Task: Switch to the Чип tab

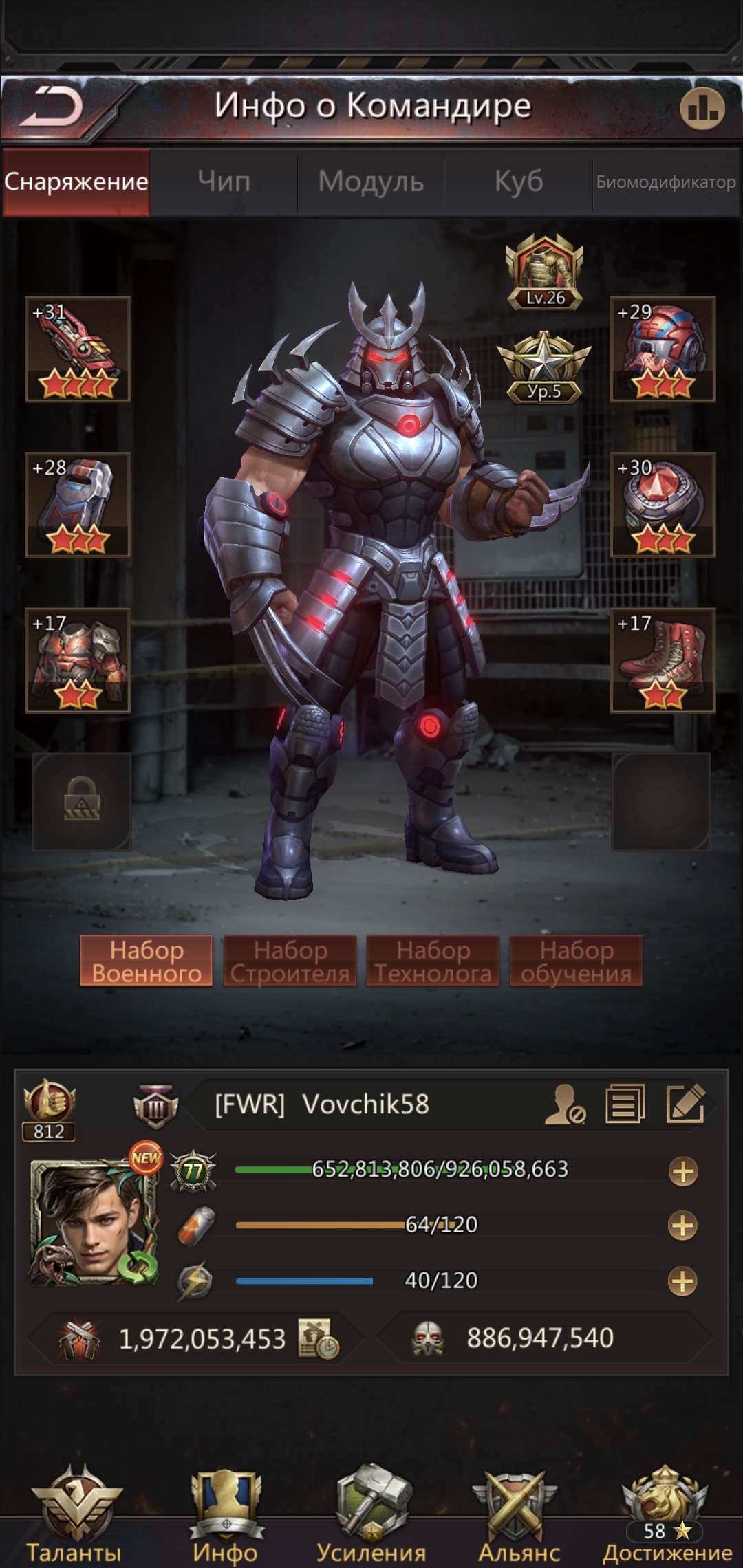Action: (x=224, y=182)
